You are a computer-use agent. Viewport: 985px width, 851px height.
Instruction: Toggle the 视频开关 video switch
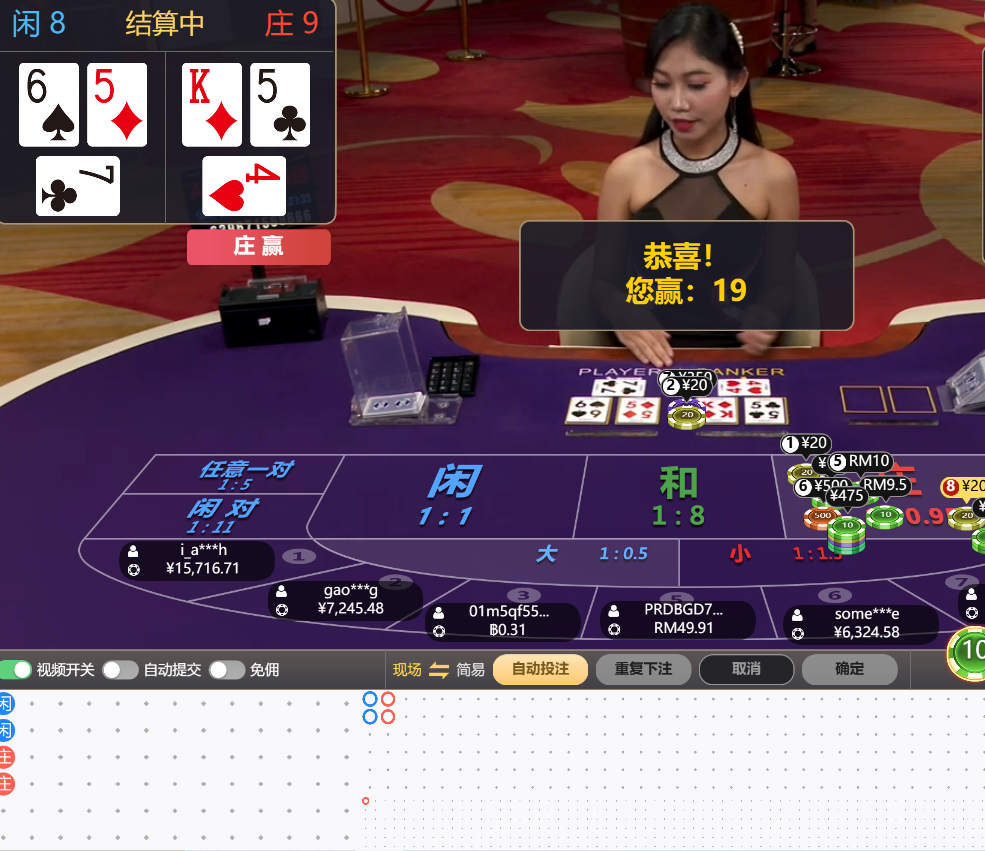(x=16, y=670)
